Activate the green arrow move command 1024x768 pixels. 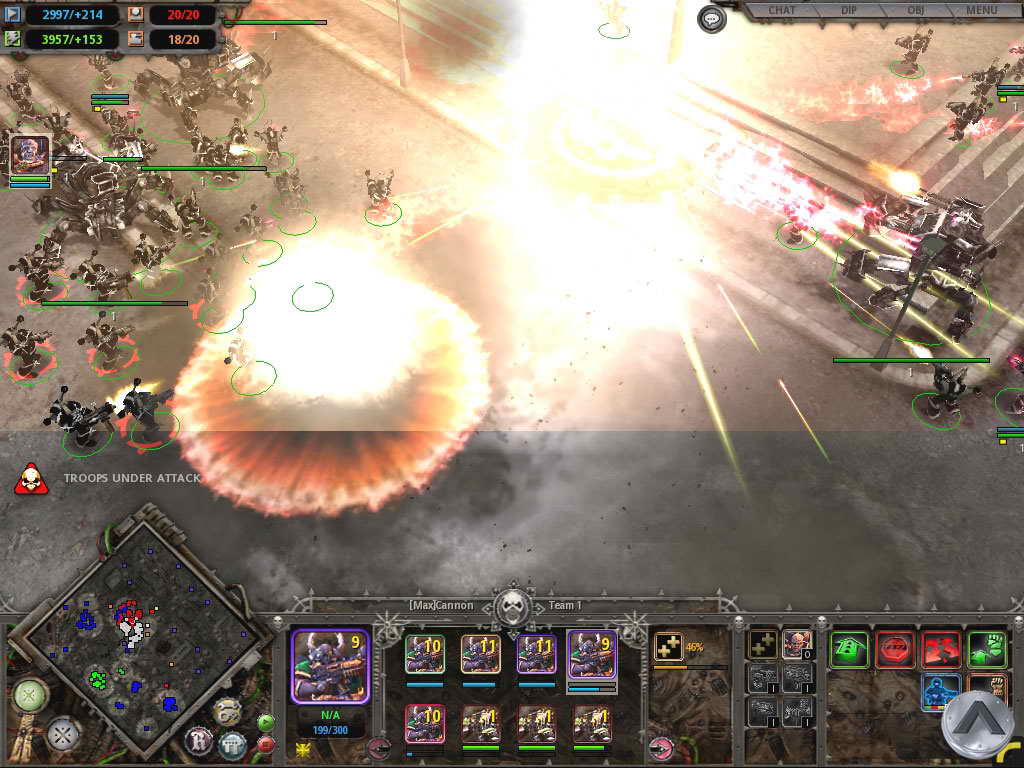(848, 649)
